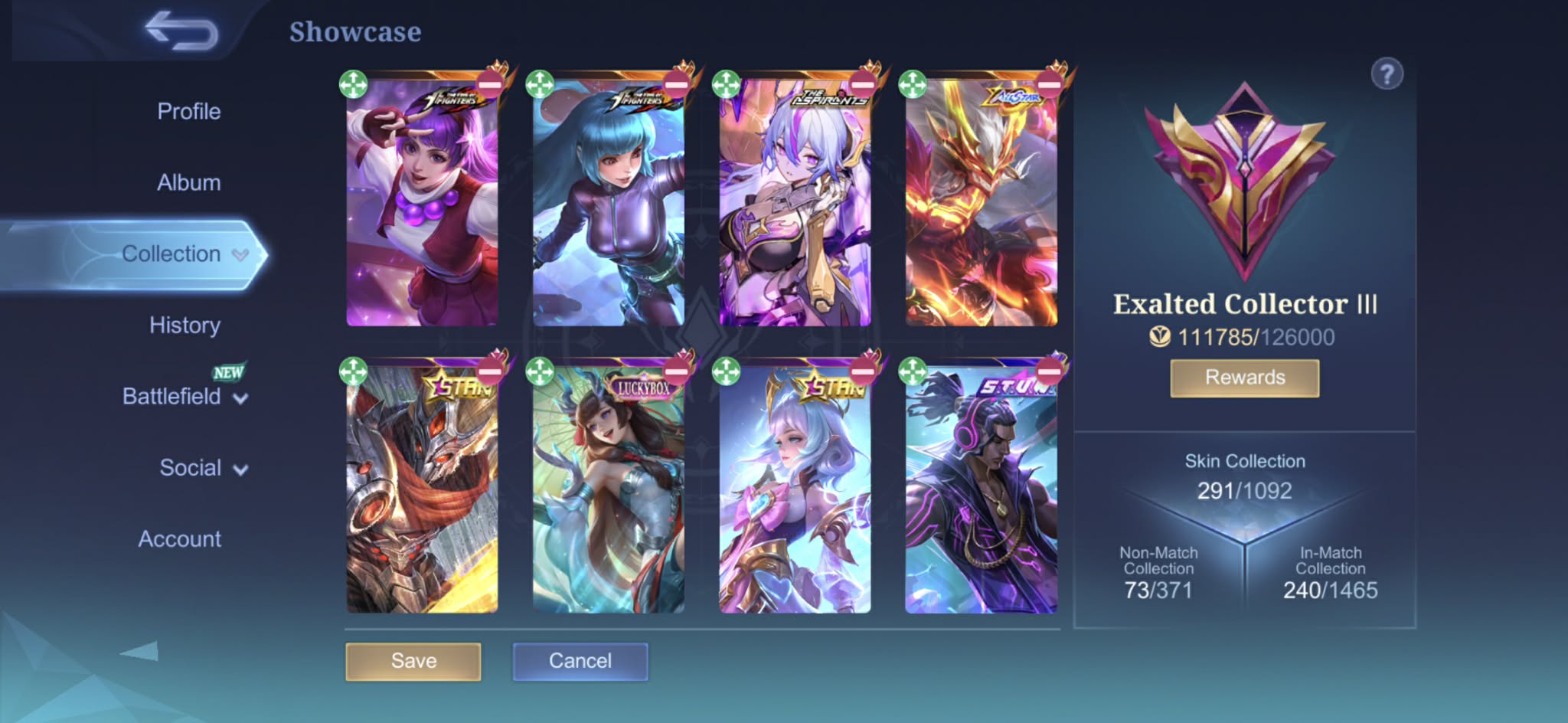This screenshot has width=1568, height=723.
Task: Select the purple-haired King of Fighters skin card
Action: click(422, 207)
